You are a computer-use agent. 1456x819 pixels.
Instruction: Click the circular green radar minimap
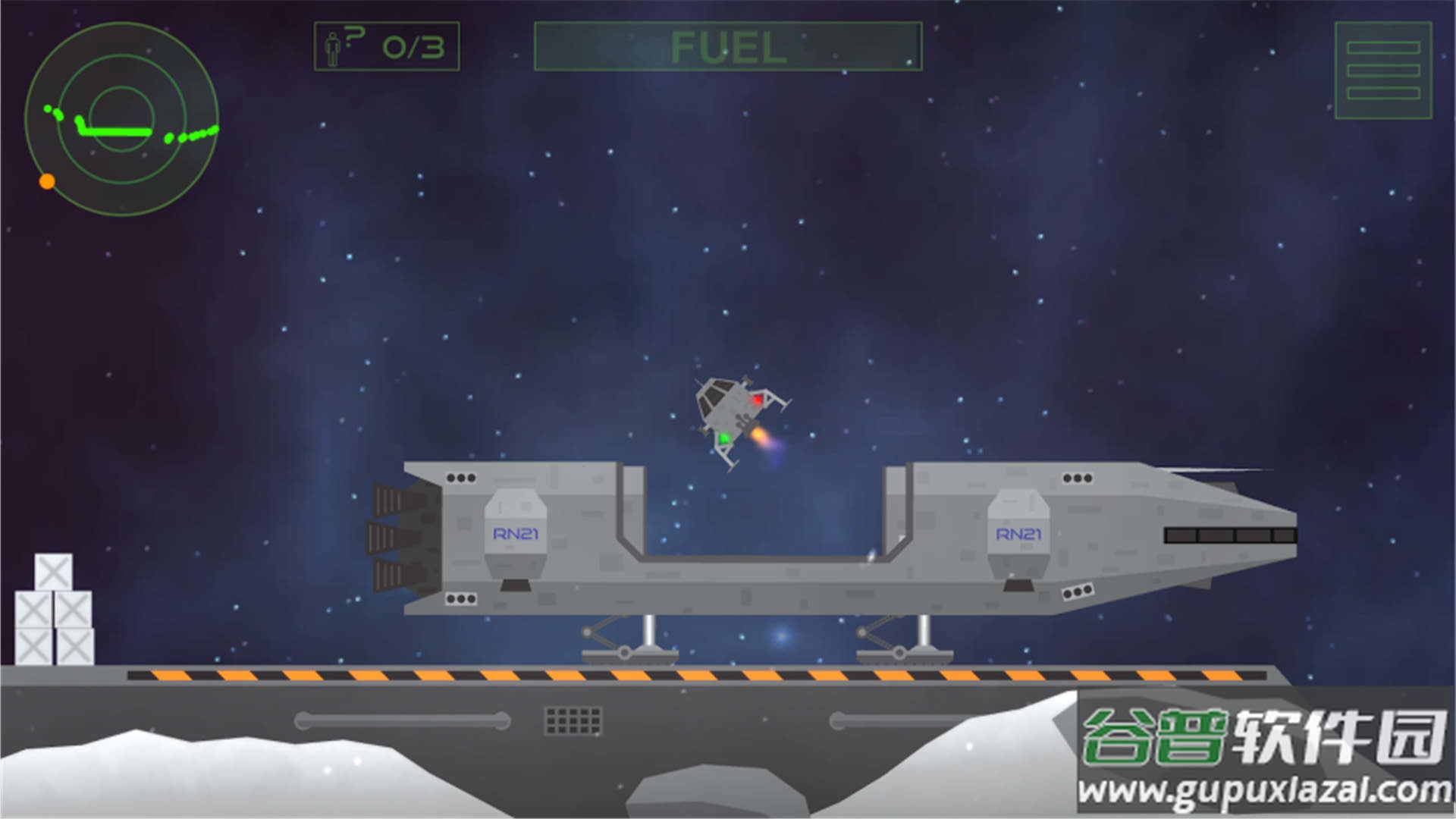point(121,119)
